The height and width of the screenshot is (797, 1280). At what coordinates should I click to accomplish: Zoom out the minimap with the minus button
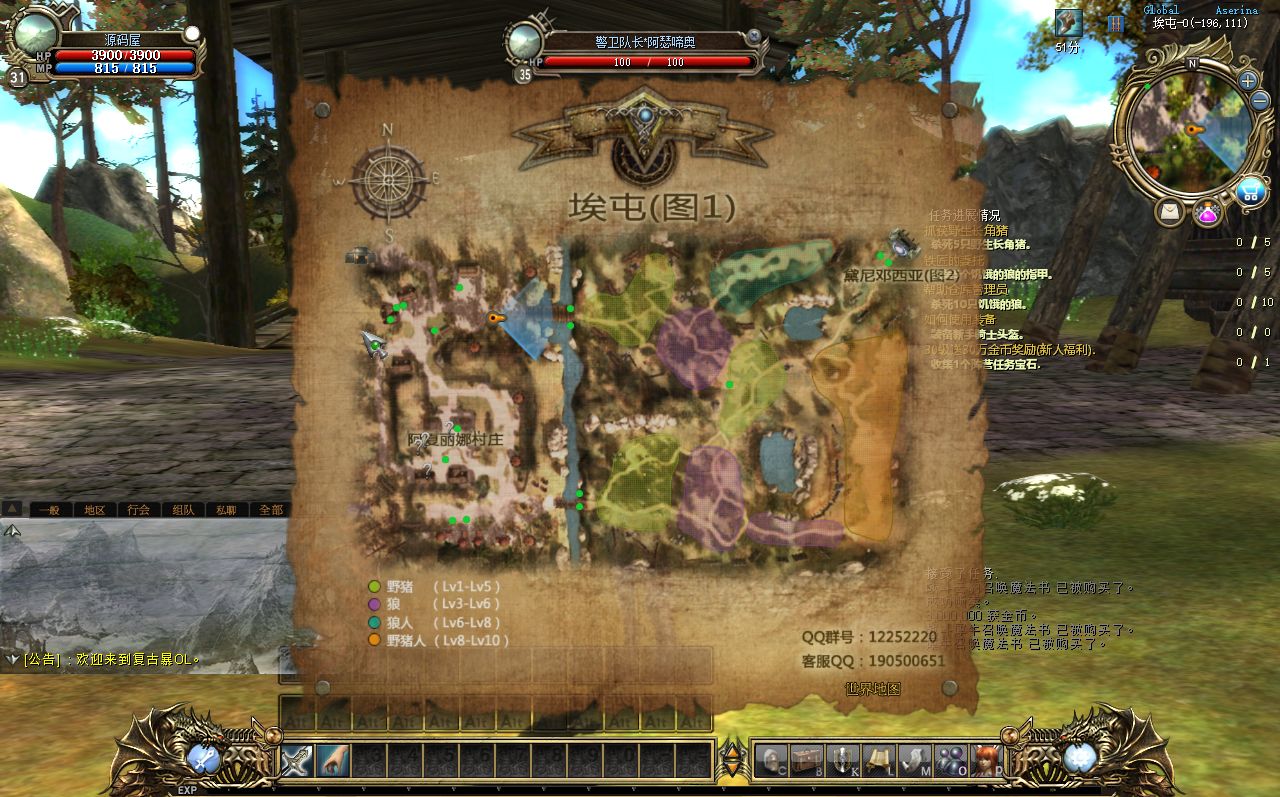(x=1259, y=100)
